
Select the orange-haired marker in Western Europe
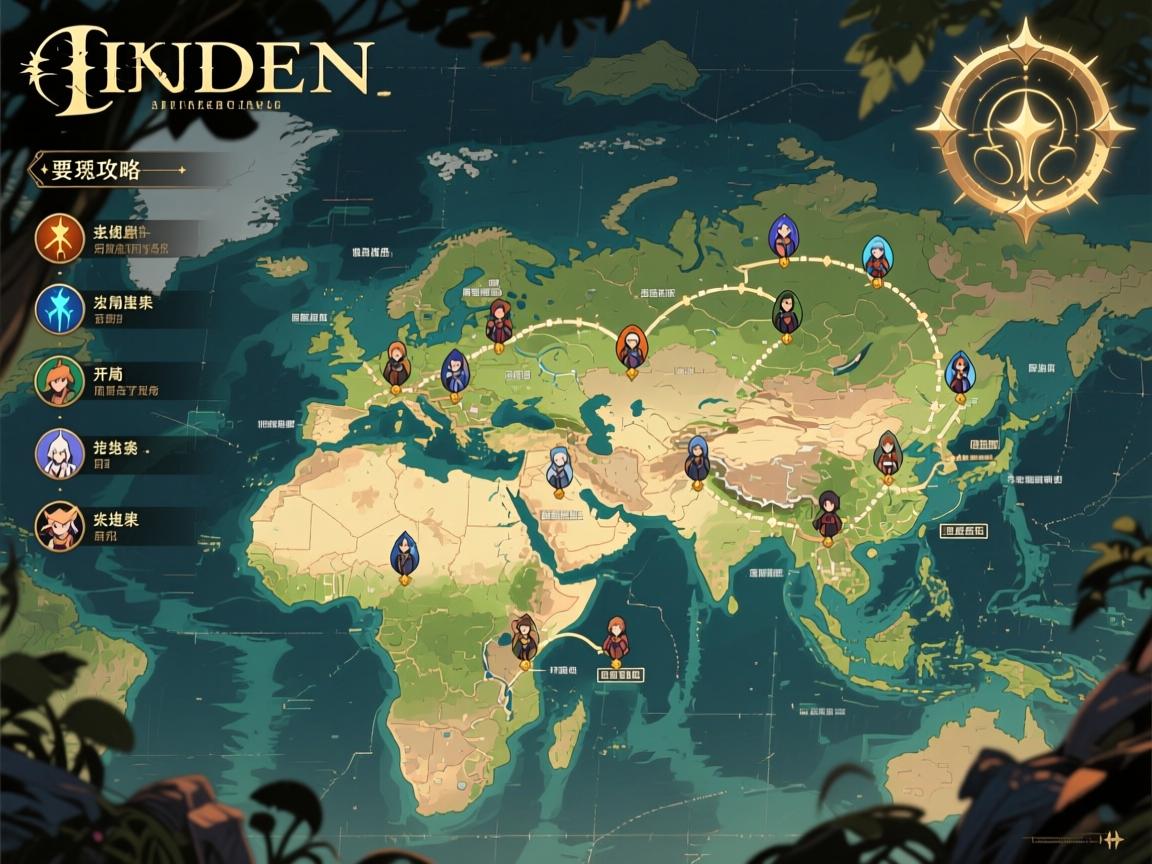396,365
